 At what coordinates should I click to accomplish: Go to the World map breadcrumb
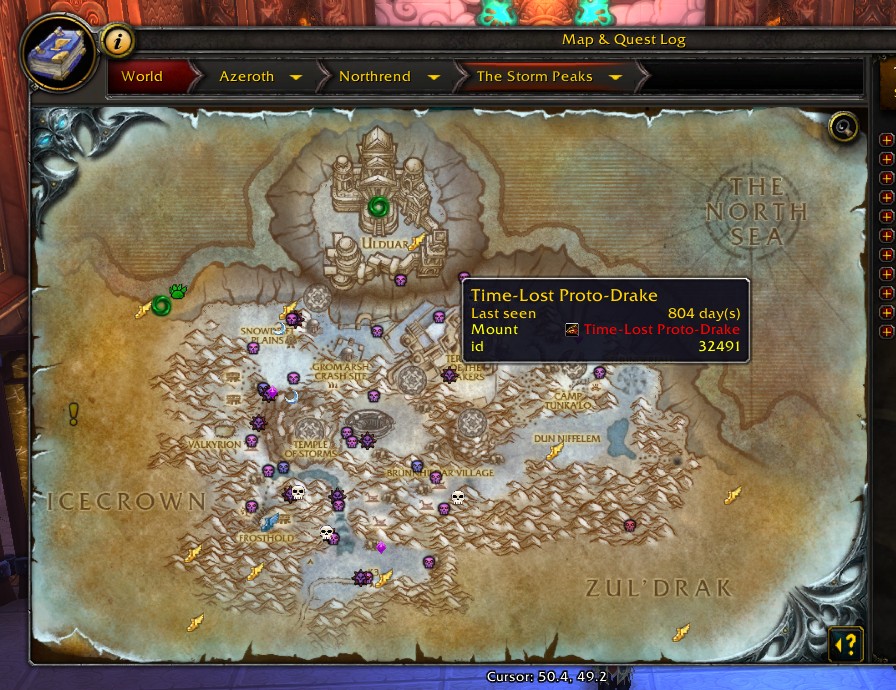142,76
